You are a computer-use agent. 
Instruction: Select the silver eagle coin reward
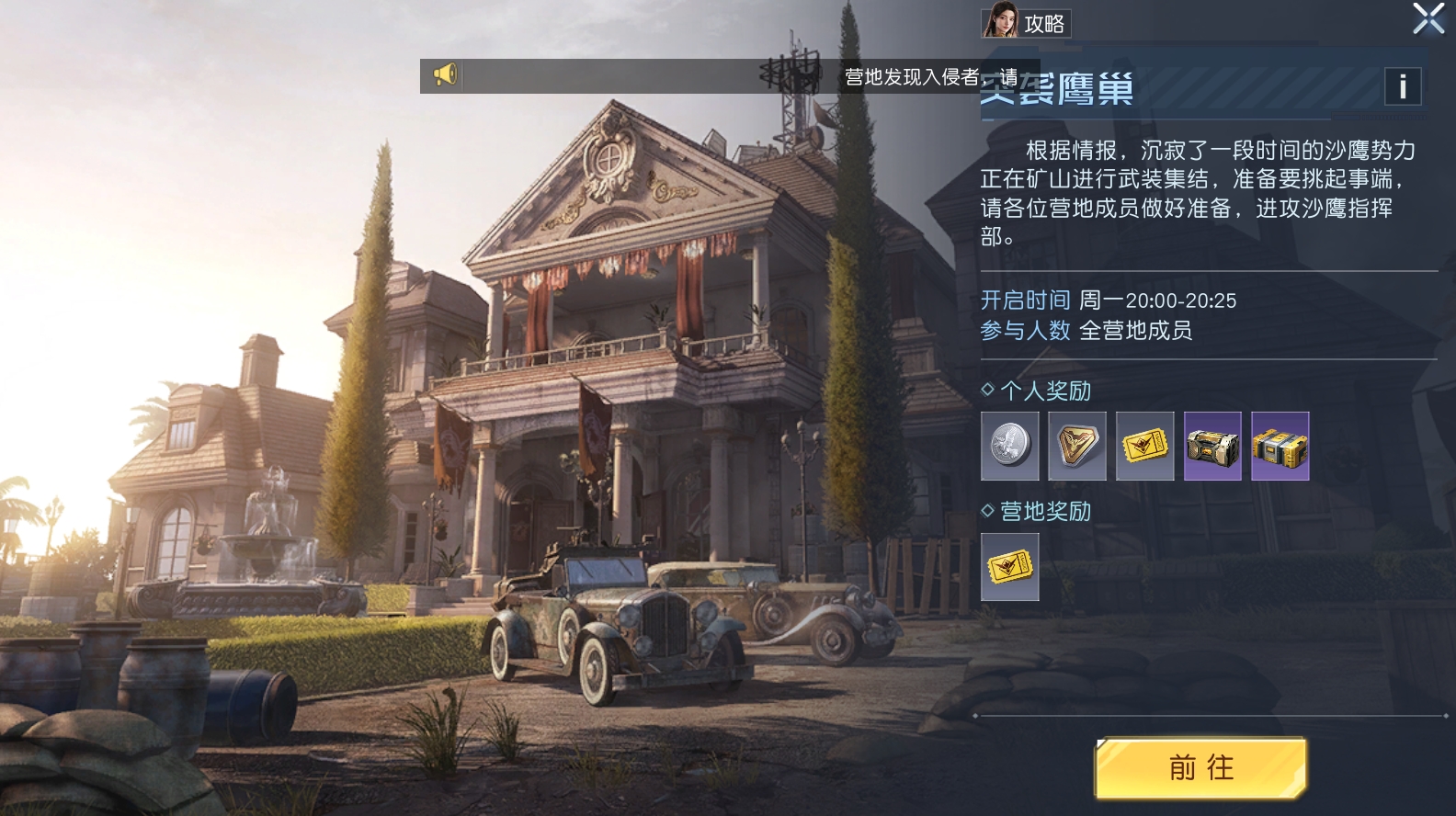click(x=1009, y=446)
